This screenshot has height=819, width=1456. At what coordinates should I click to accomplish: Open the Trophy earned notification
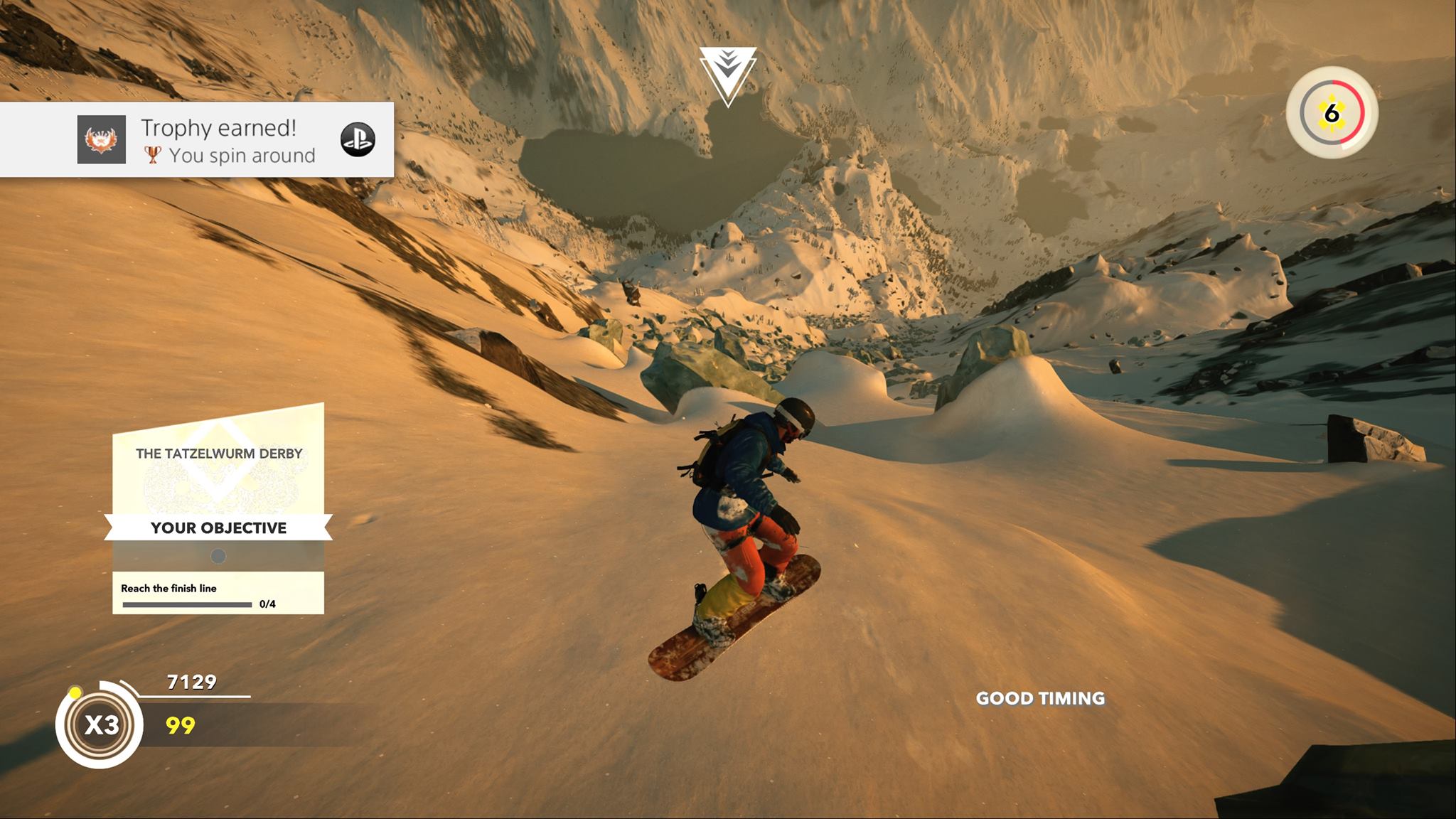pos(227,140)
